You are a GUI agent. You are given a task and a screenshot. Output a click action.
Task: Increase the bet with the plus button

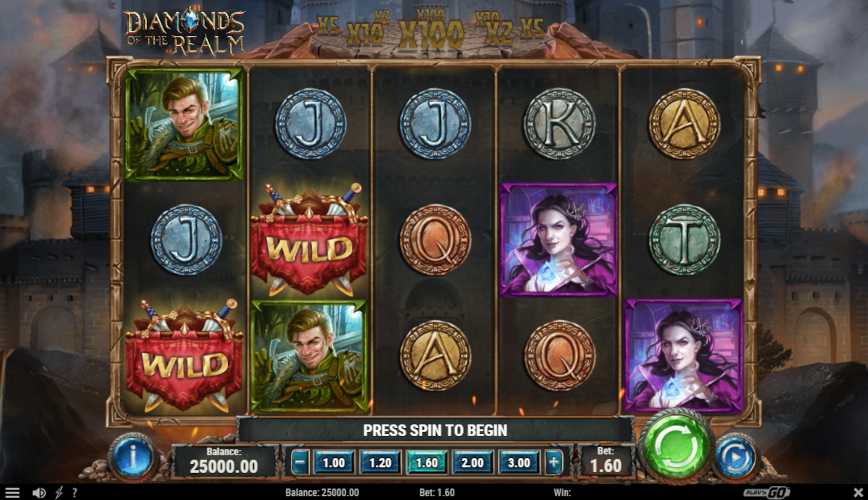[553, 462]
